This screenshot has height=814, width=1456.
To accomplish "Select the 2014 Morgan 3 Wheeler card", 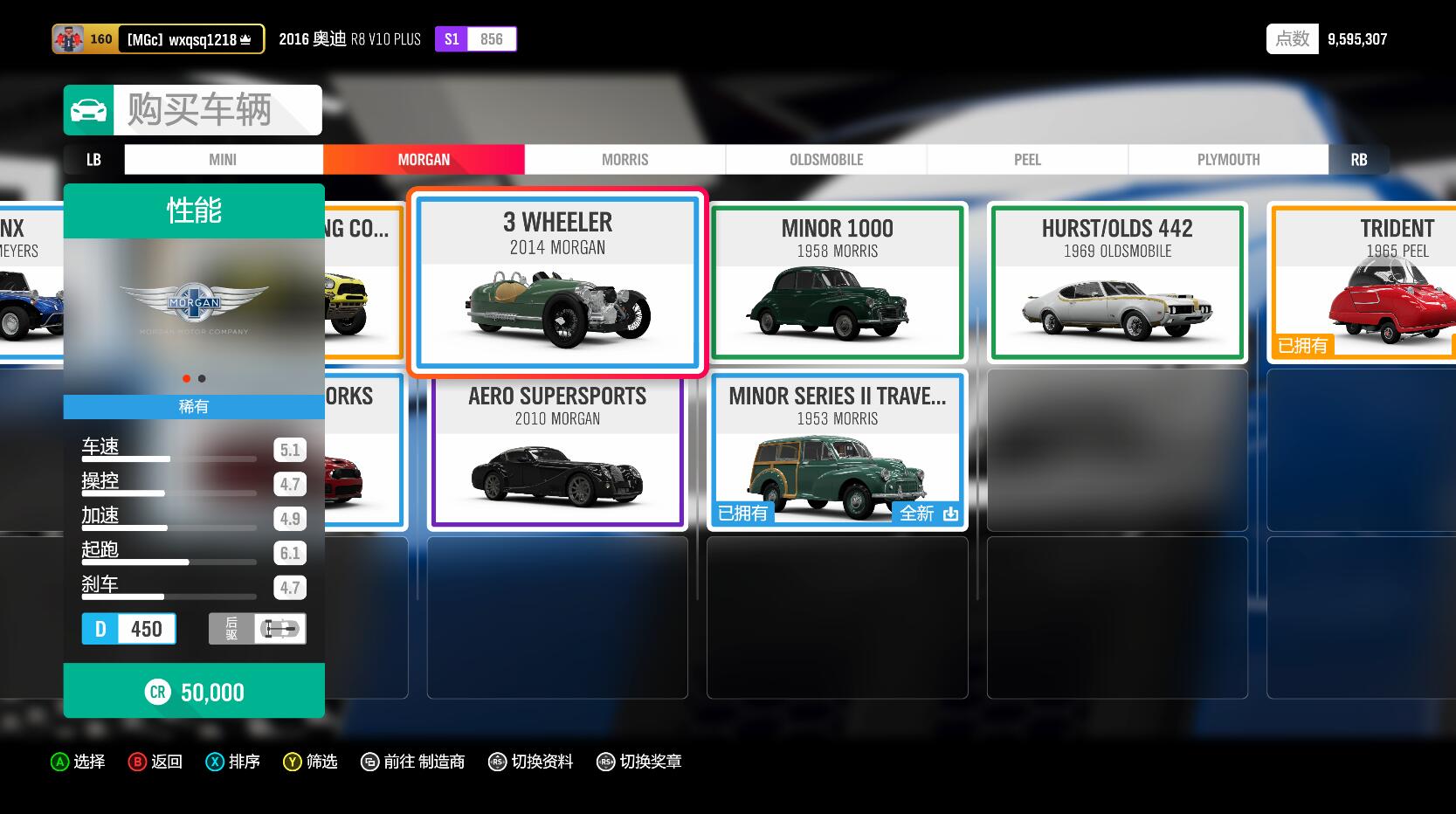I will coord(557,282).
